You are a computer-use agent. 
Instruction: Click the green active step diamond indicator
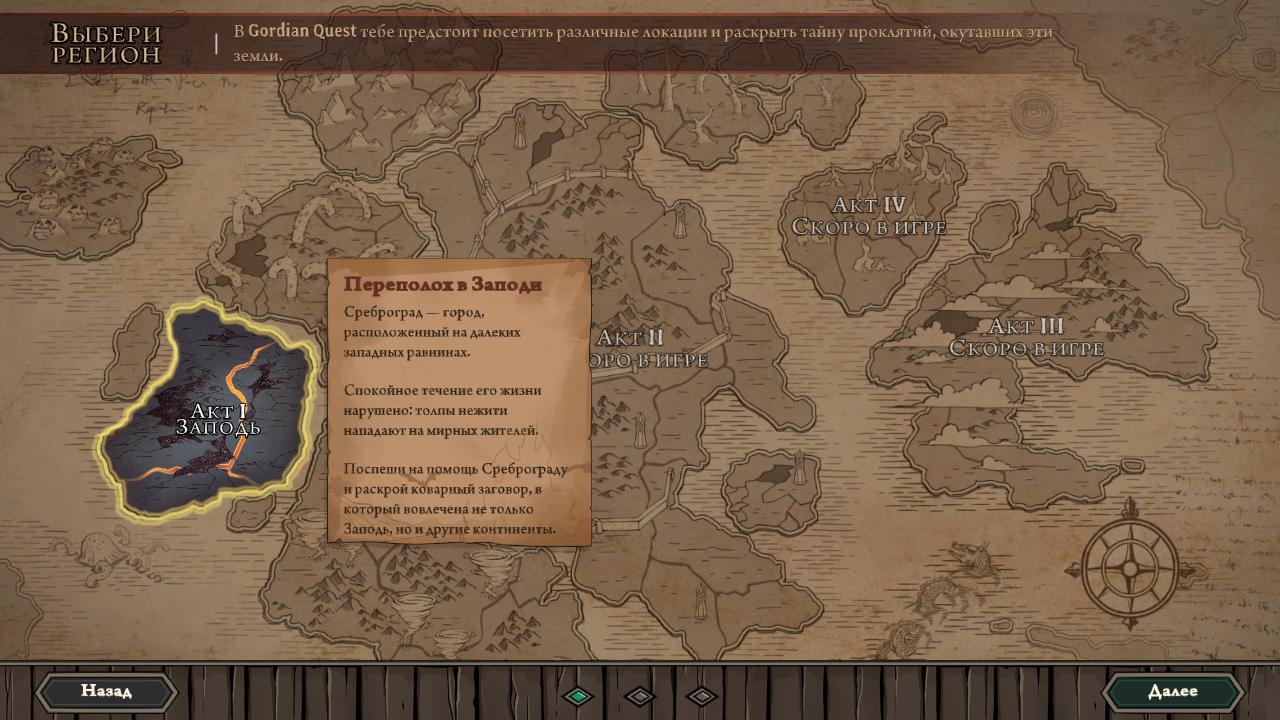578,696
